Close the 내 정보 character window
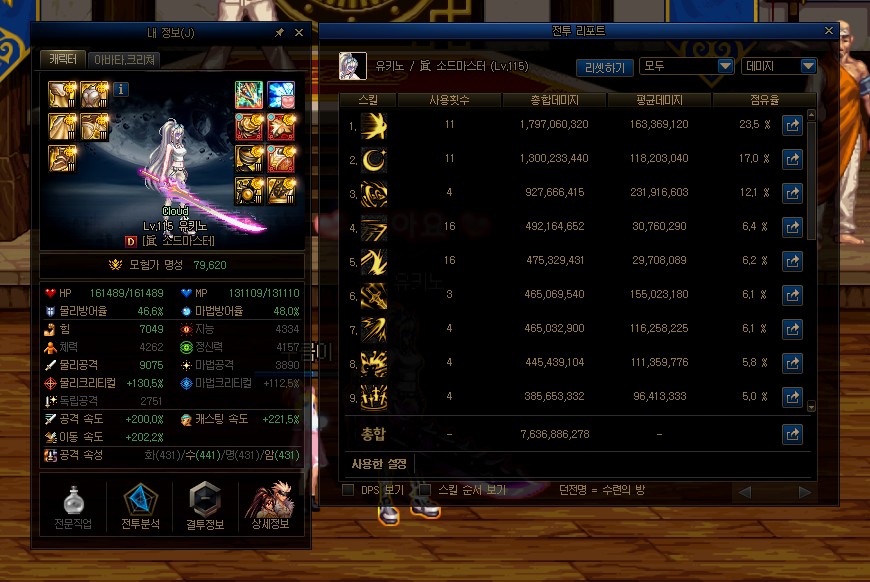 point(298,33)
